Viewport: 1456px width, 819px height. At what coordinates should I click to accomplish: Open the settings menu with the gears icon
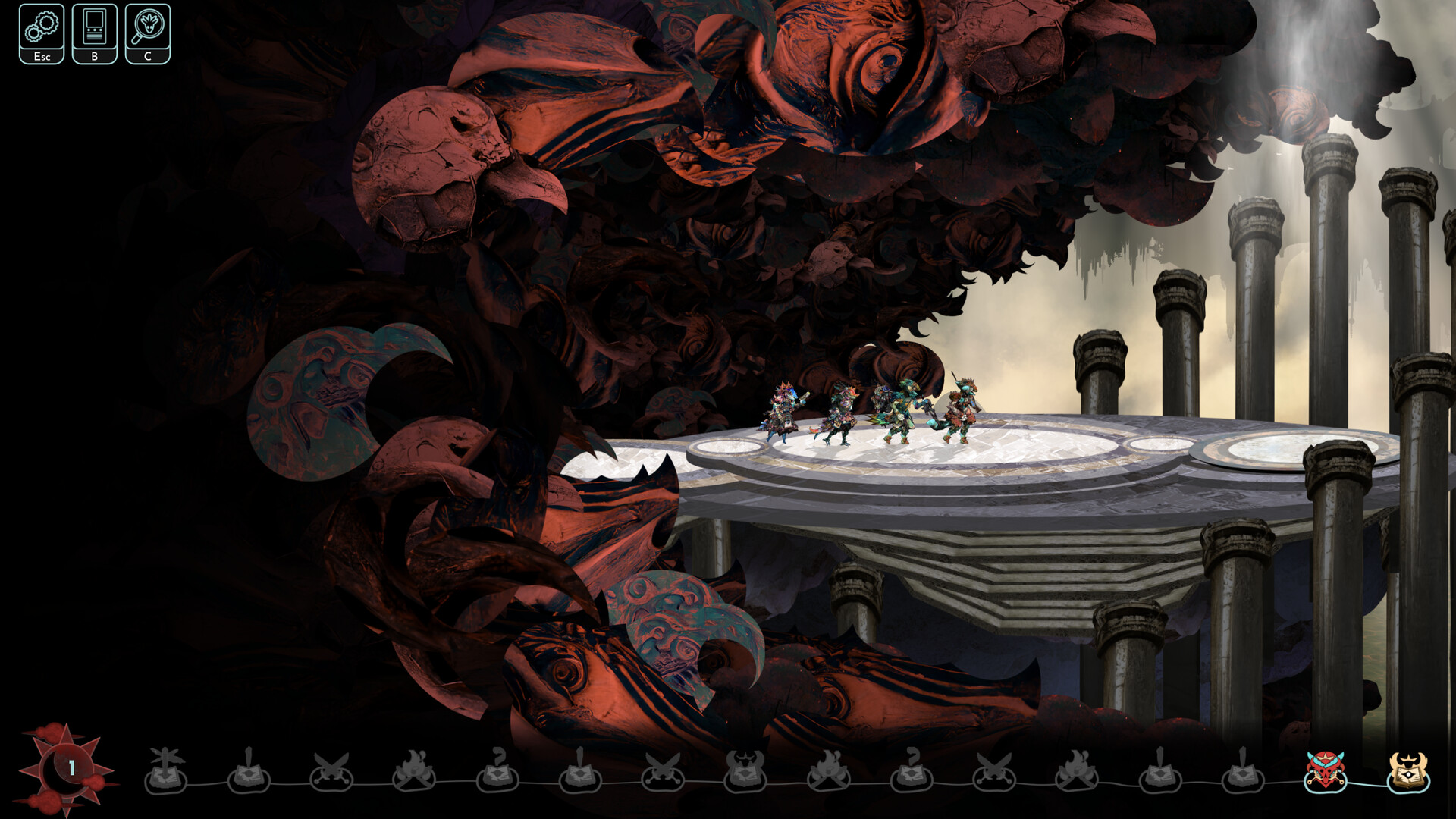click(42, 32)
